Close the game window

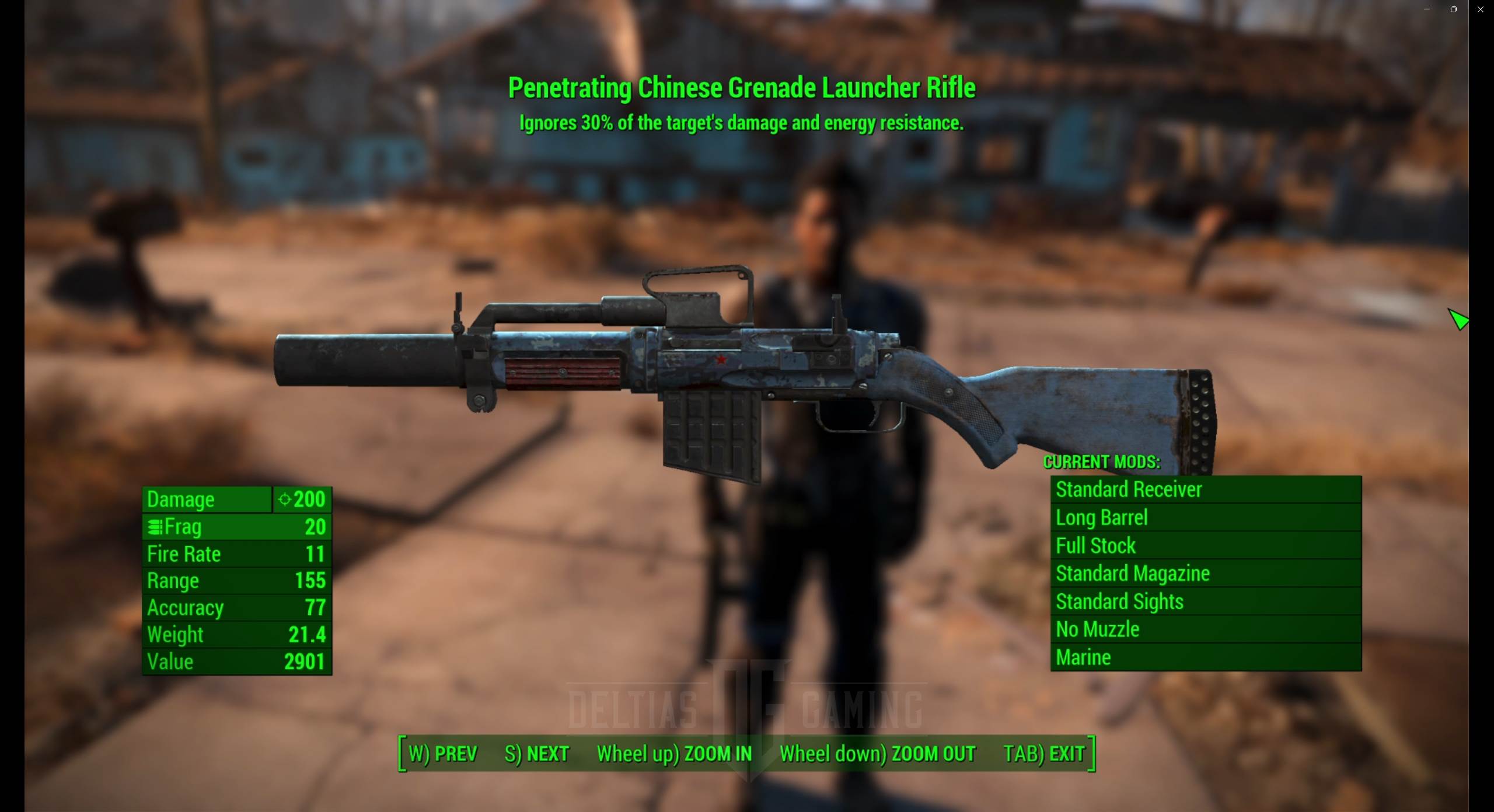click(1481, 9)
